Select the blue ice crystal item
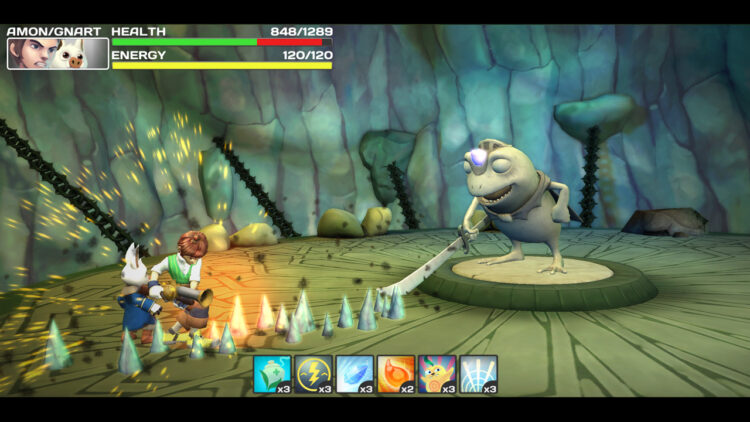Image resolution: width=750 pixels, height=422 pixels. click(x=354, y=374)
